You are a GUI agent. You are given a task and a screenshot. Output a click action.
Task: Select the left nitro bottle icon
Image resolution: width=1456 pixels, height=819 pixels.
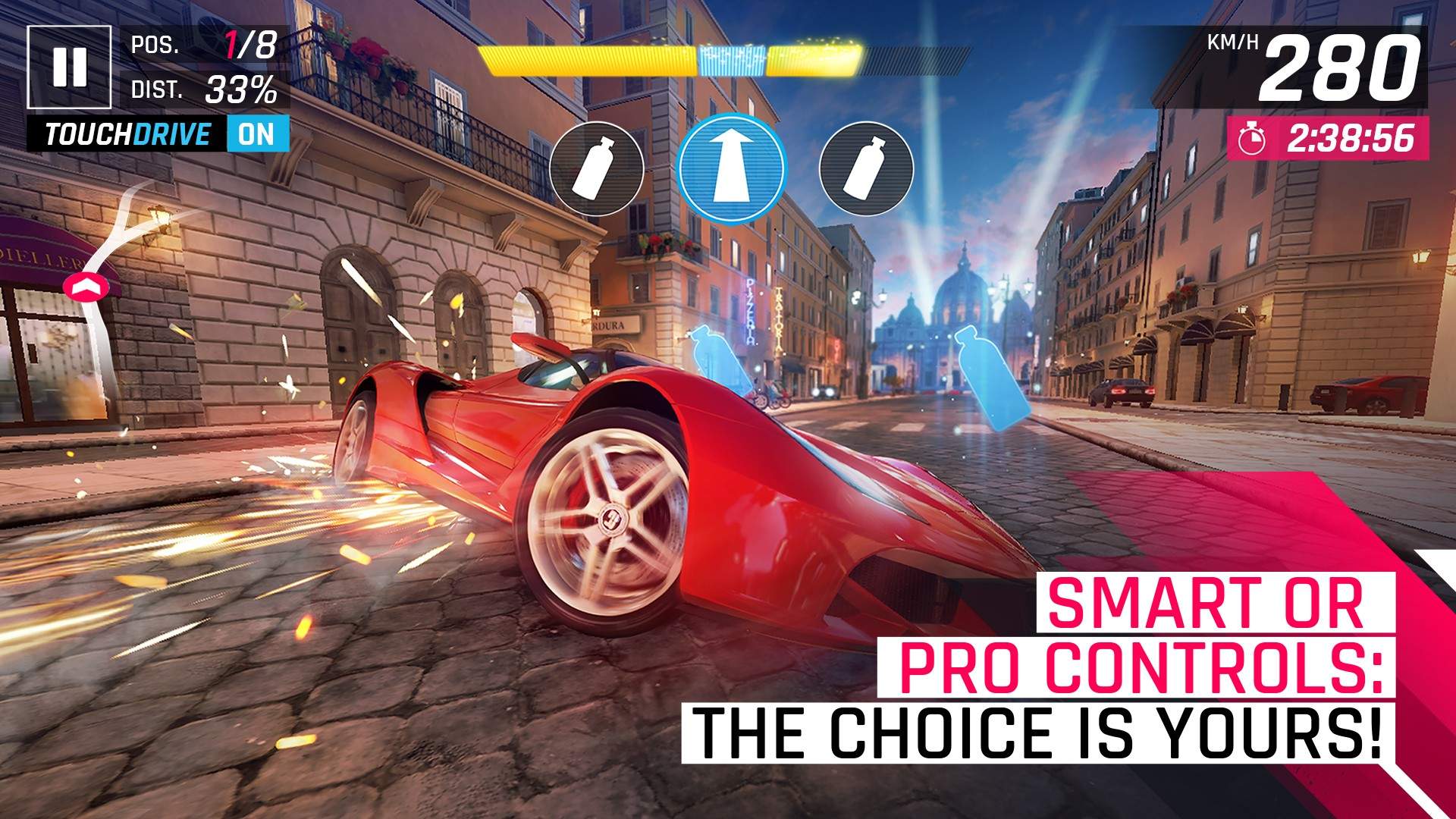point(598,168)
